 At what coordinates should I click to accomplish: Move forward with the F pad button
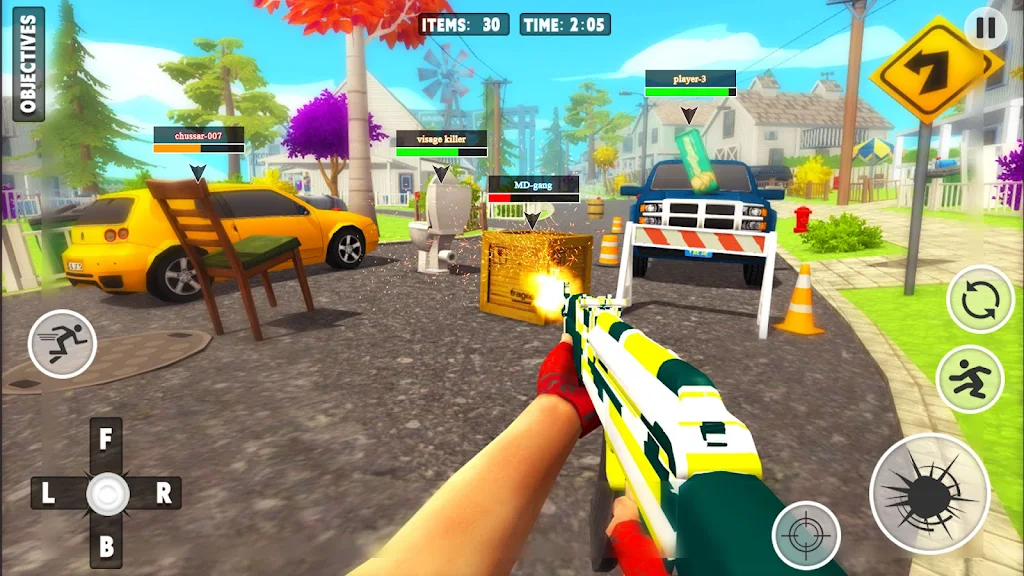(106, 440)
